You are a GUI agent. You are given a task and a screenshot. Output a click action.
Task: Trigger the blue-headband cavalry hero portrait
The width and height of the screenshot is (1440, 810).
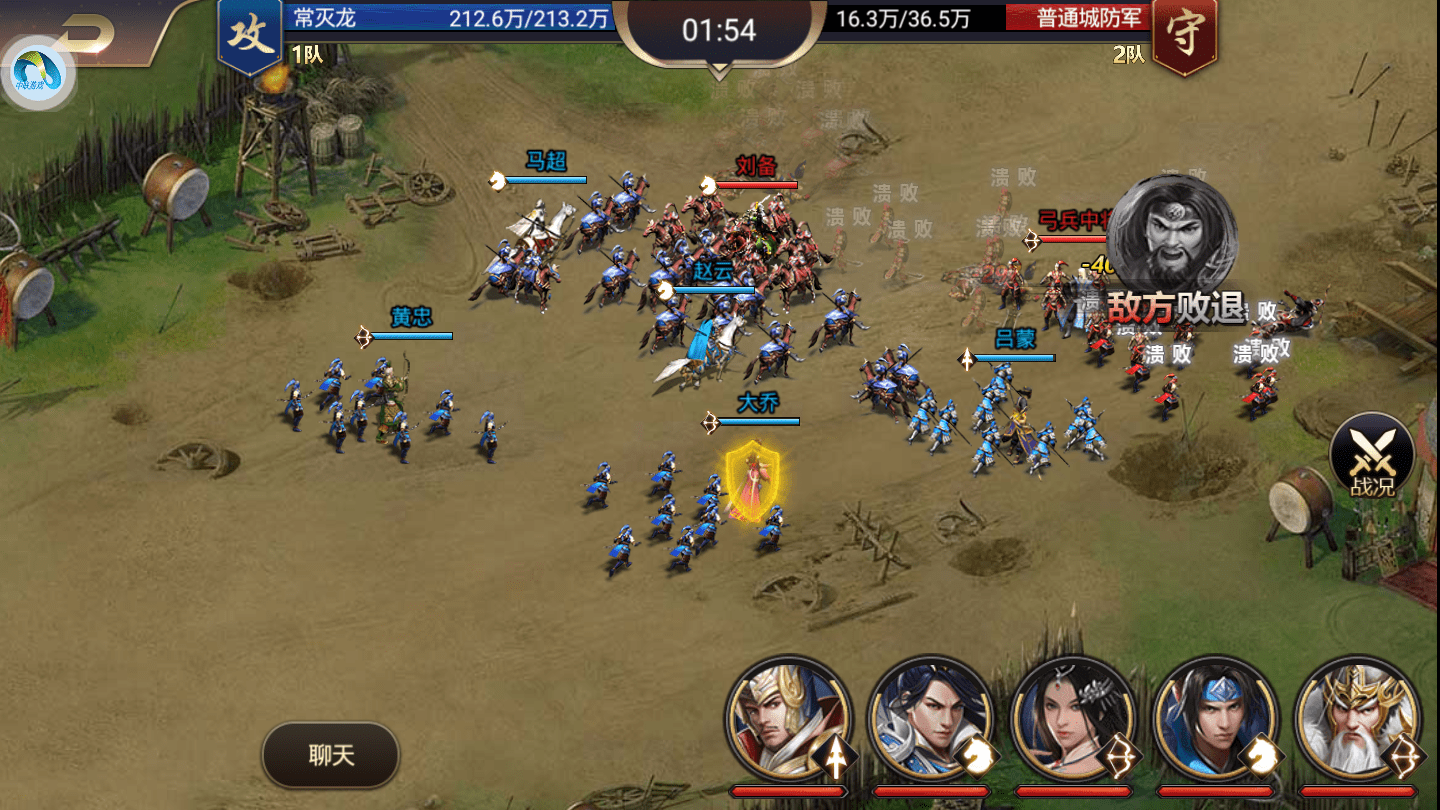[x=1215, y=718]
